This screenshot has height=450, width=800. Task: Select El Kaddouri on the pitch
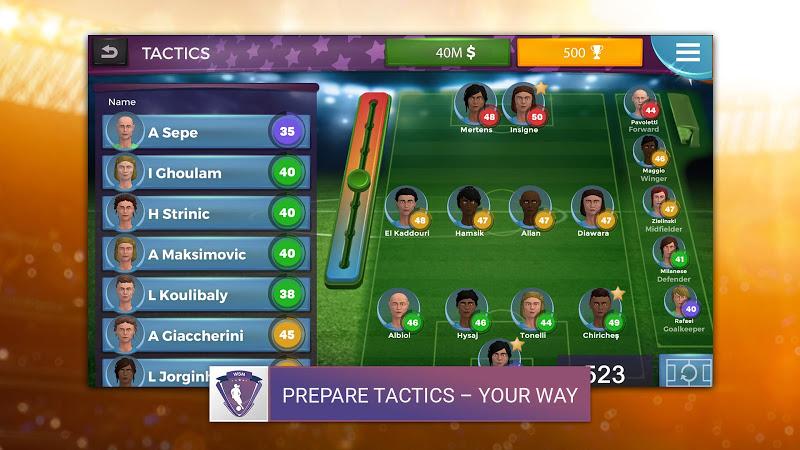405,208
